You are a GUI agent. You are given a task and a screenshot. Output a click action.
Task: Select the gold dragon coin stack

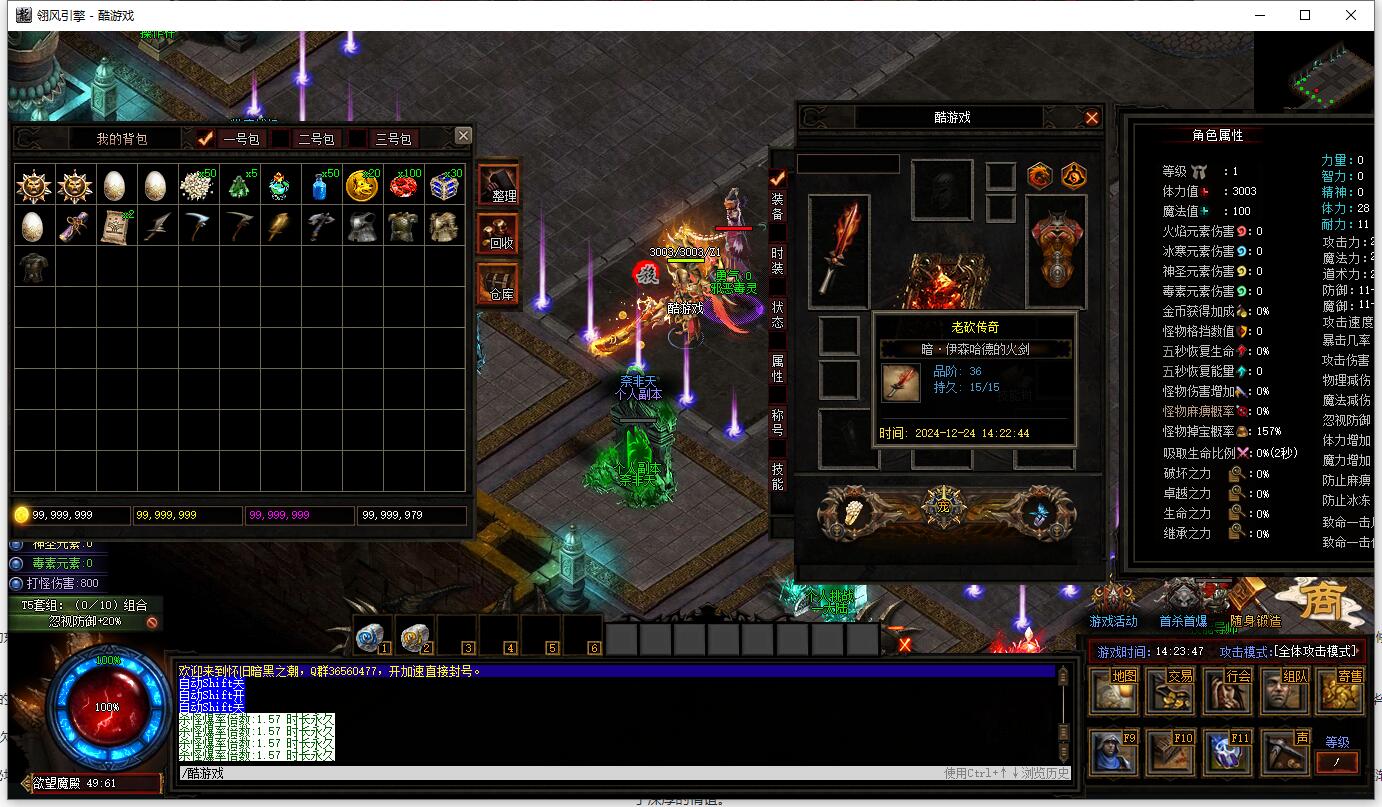(x=362, y=185)
